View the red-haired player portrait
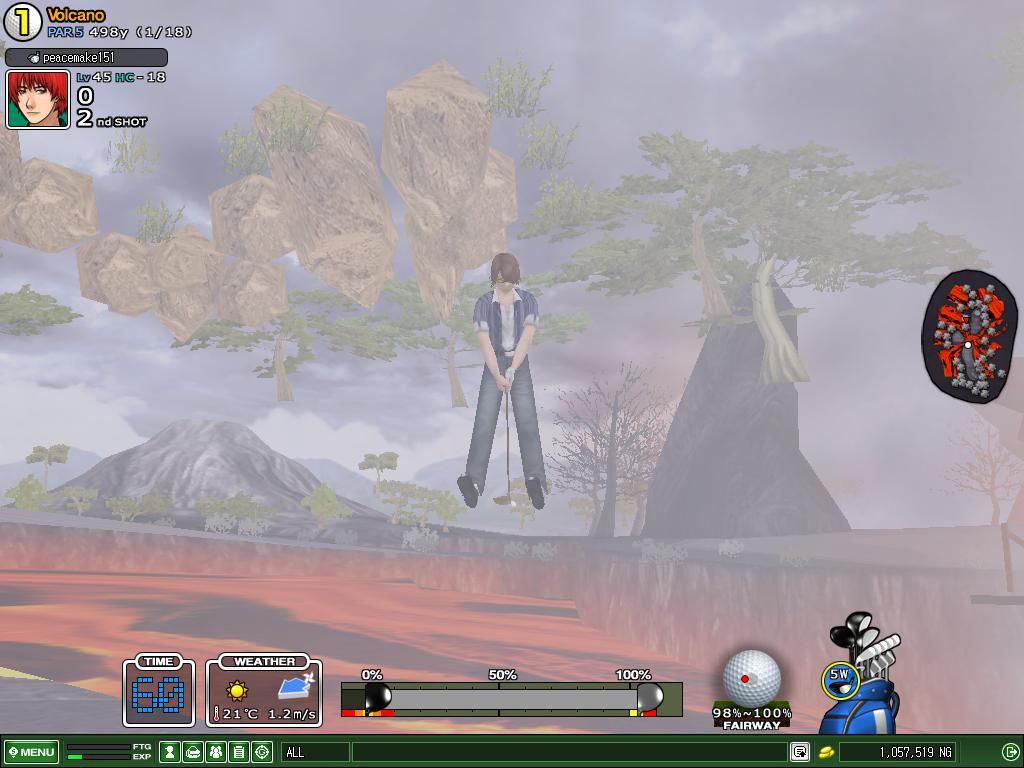 (38, 99)
